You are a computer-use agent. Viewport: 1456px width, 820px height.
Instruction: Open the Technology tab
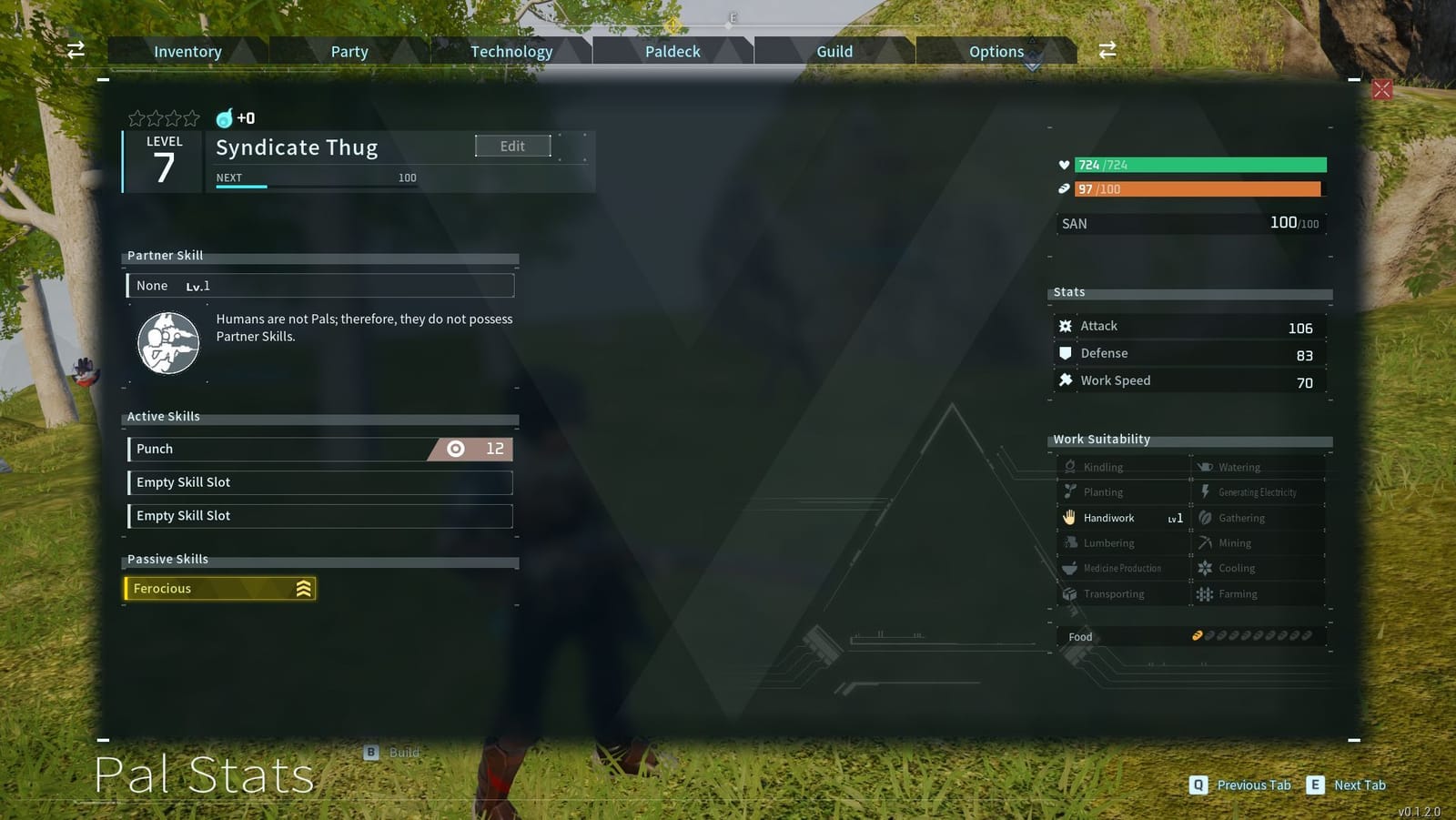coord(511,51)
